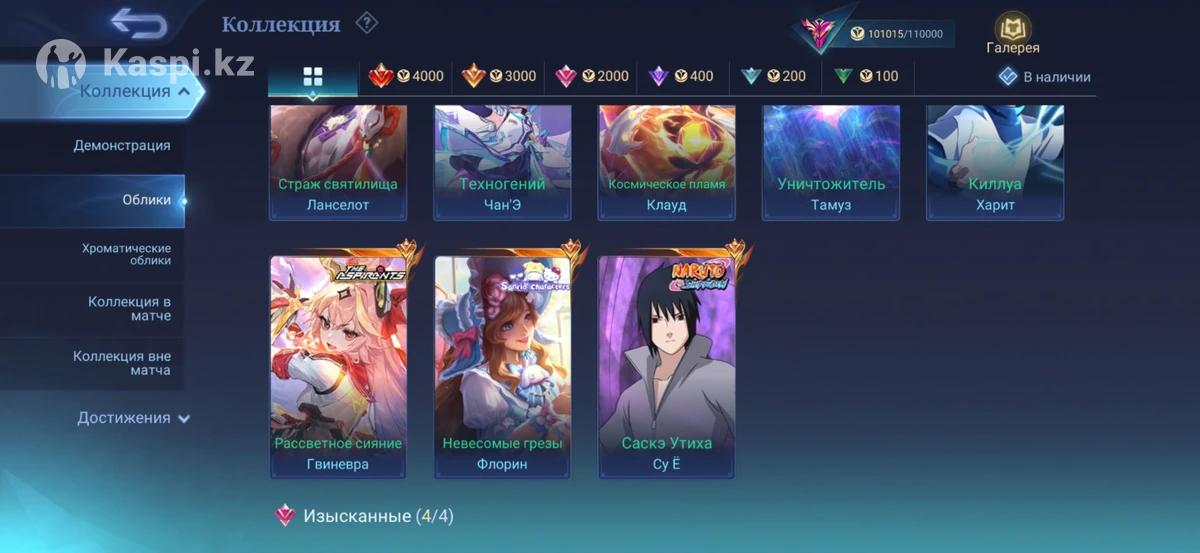Select the Киллуа skin for Харит

coord(994,162)
